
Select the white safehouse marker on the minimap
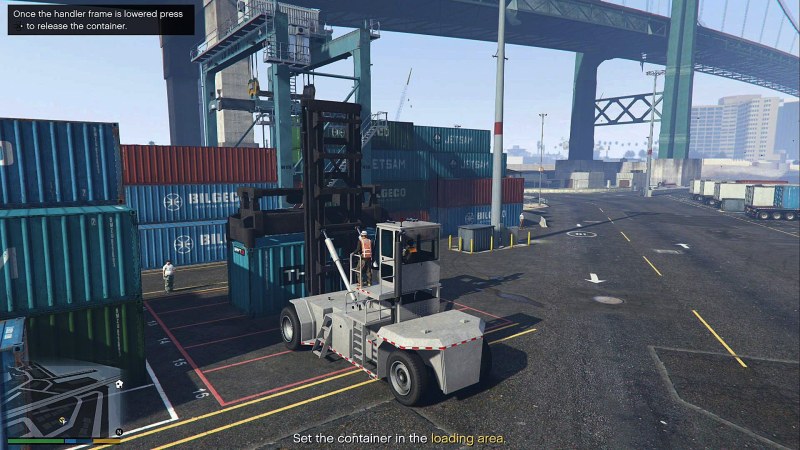119,383
